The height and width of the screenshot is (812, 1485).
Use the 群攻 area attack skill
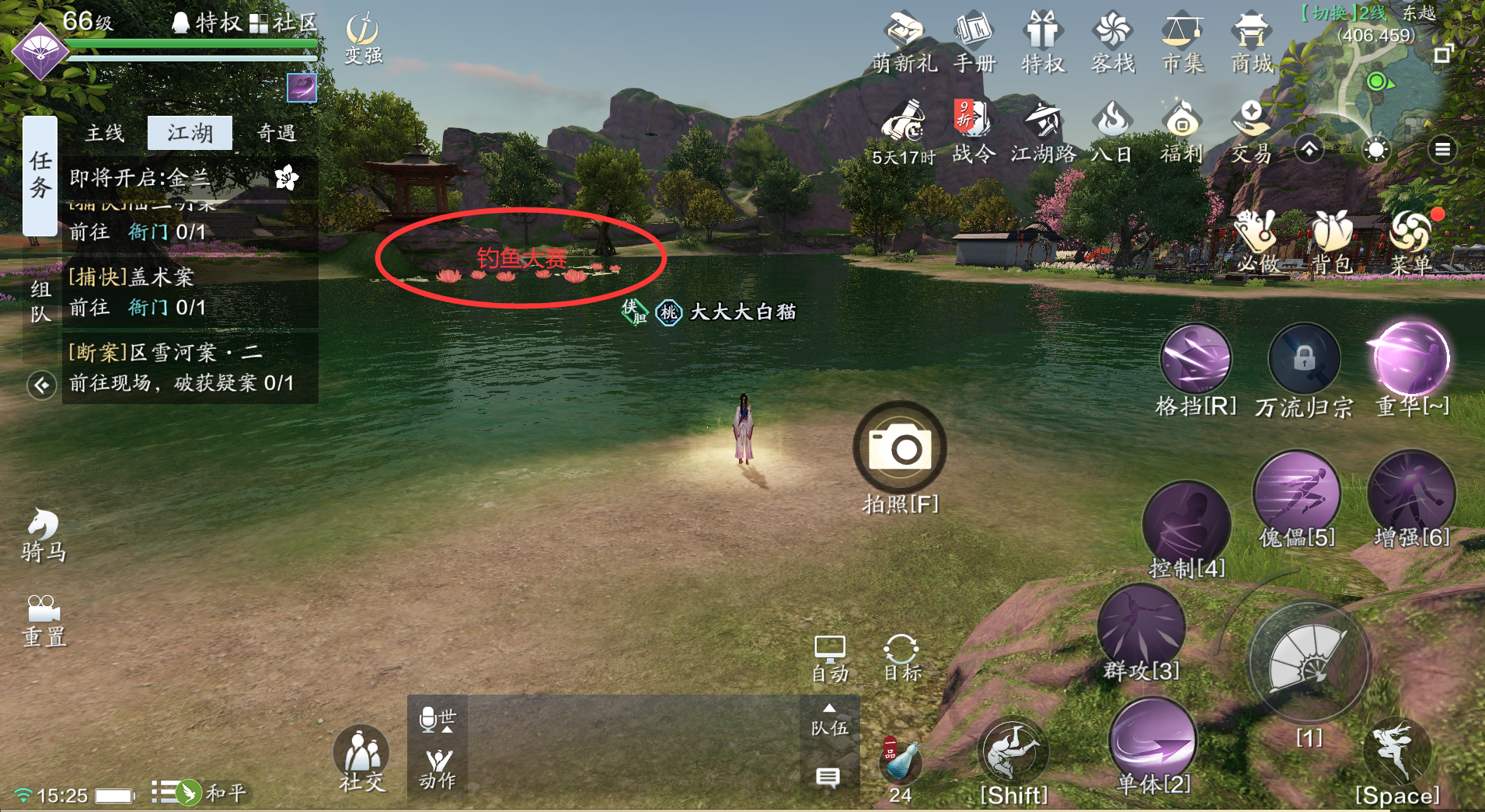1141,629
